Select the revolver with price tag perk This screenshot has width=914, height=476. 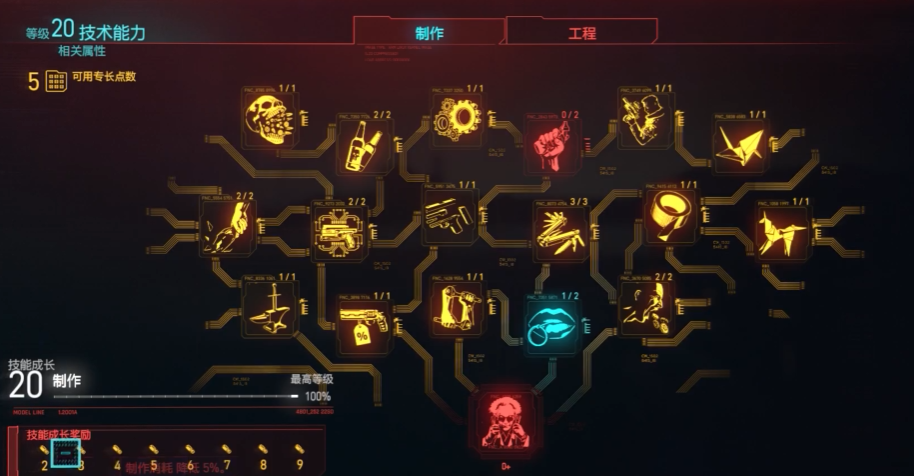[363, 326]
